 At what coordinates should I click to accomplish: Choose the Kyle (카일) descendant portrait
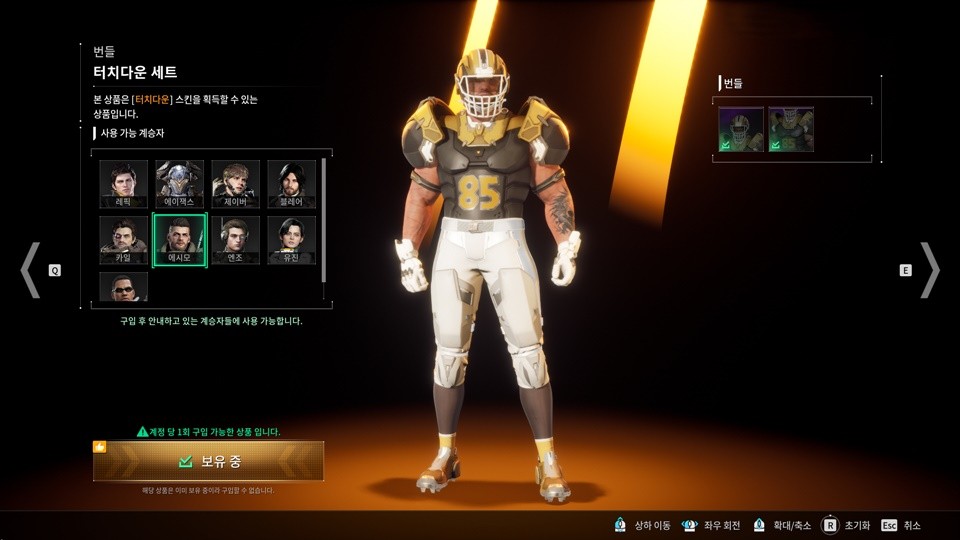tap(123, 239)
